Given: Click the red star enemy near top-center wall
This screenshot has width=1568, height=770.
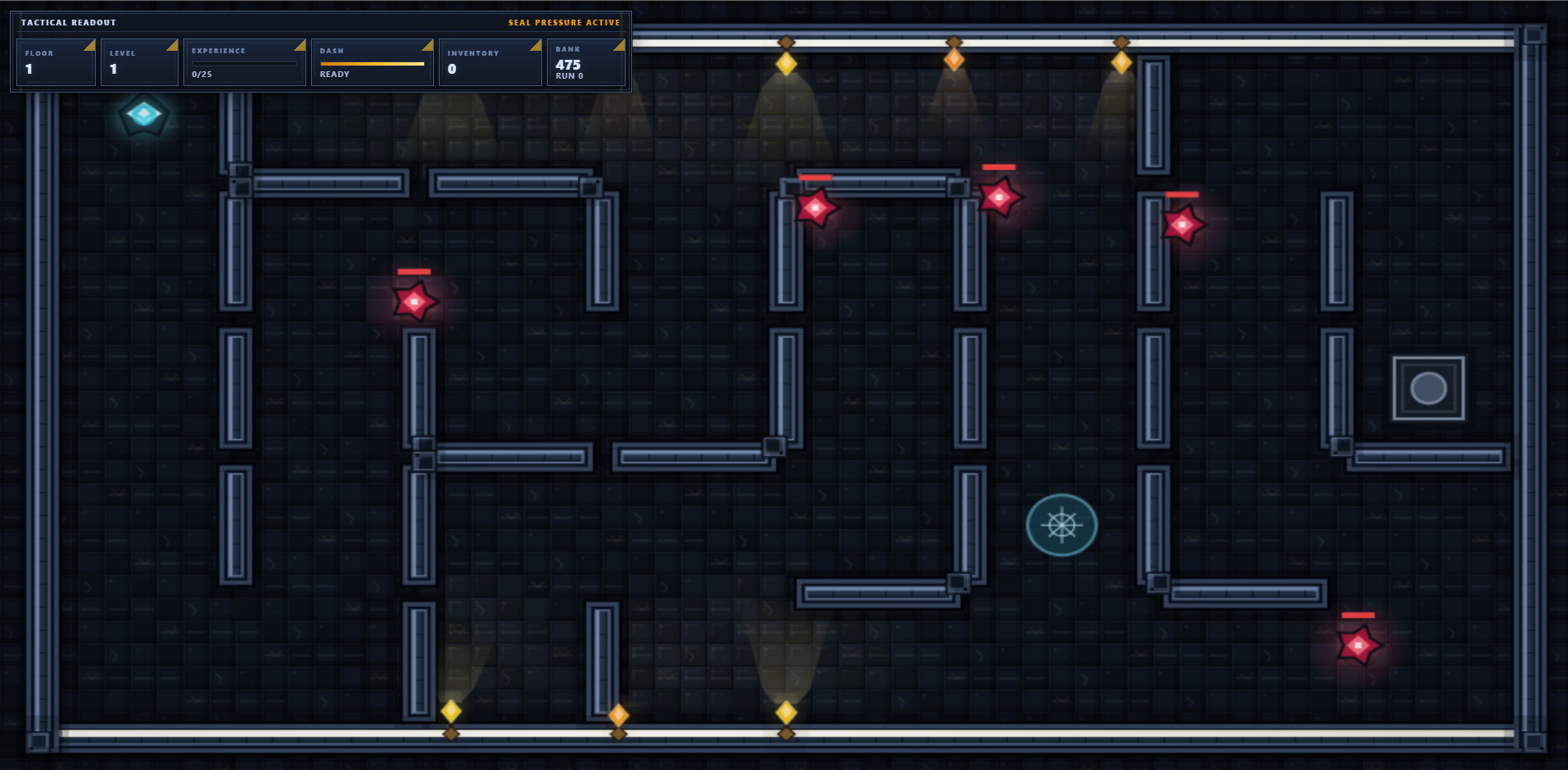Looking at the screenshot, I should coord(817,207).
